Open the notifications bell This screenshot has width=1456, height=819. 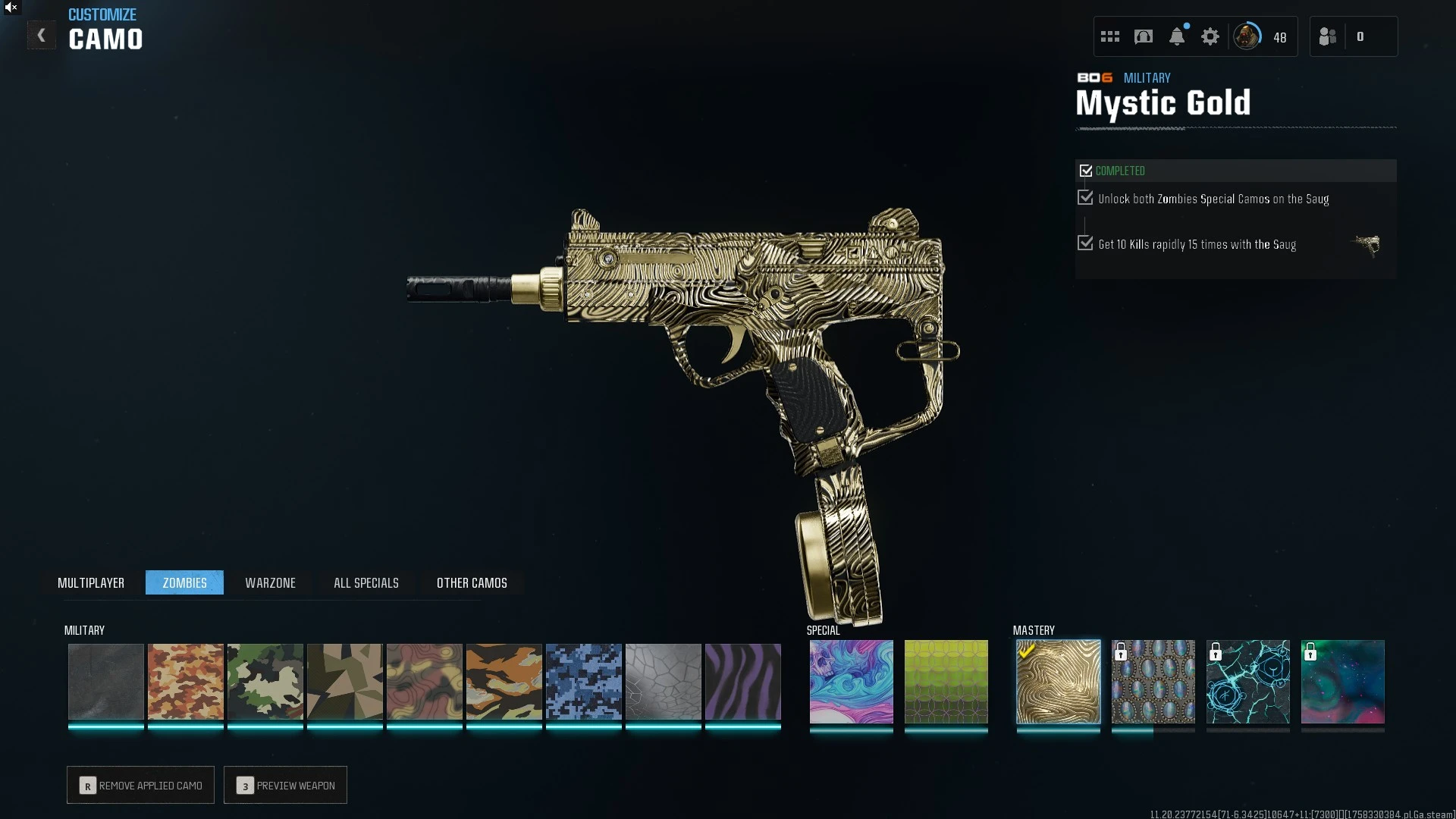[x=1177, y=36]
